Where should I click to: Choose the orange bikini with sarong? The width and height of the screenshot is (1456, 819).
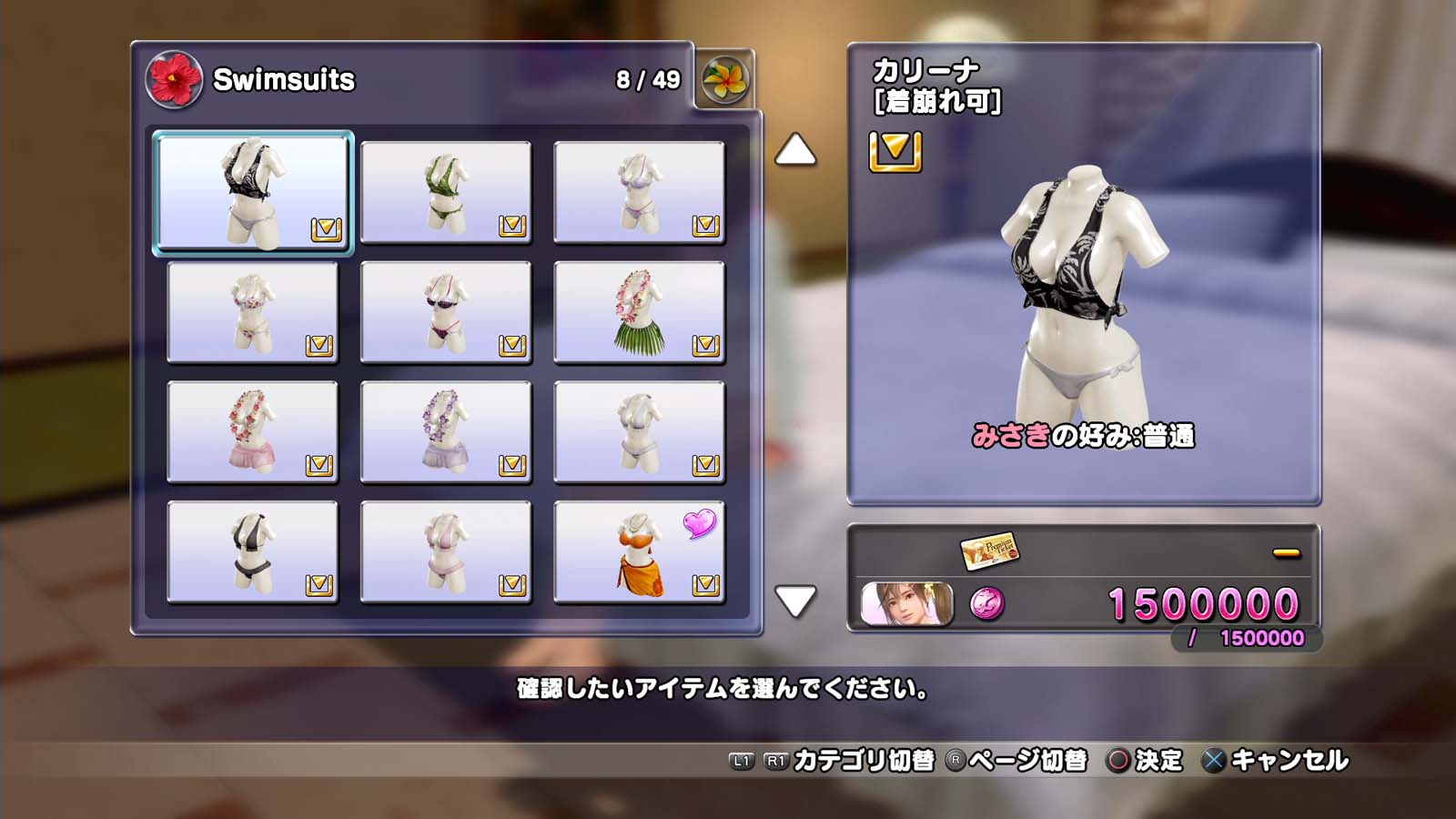click(x=639, y=551)
